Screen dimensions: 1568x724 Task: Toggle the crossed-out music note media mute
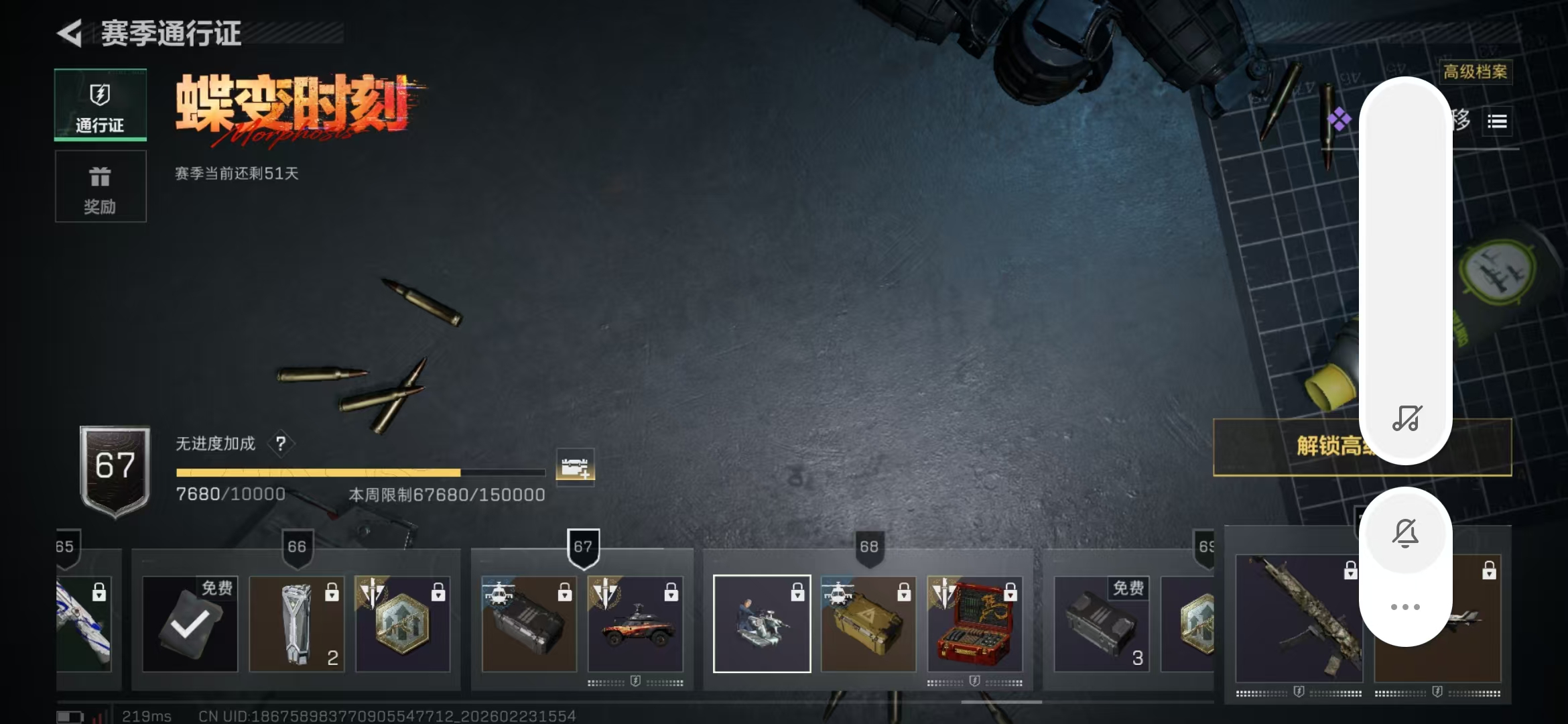click(1406, 418)
